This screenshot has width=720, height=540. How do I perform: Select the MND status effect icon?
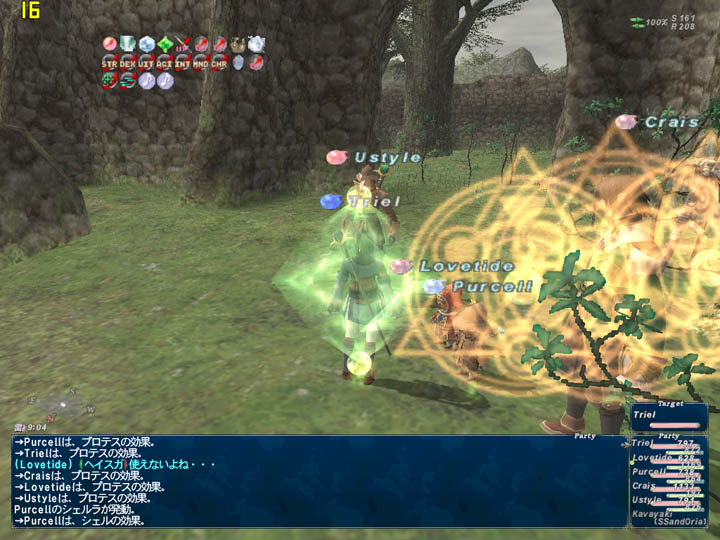(200, 62)
